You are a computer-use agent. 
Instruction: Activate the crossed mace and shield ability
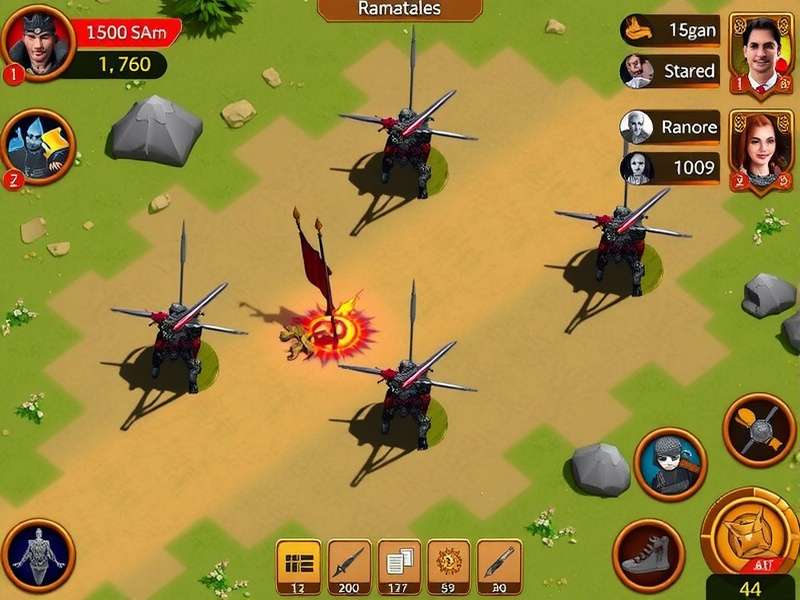coord(759,430)
